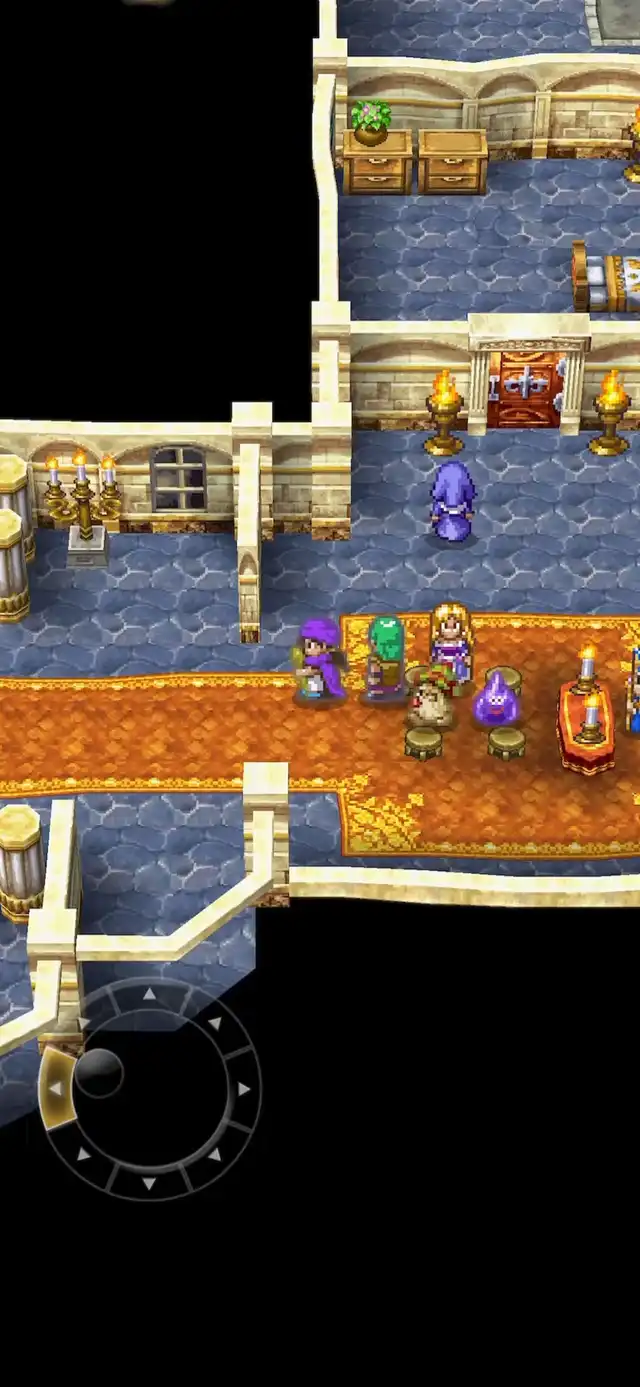Tap the up-right diagonal arrow segment
The image size is (640, 1387).
point(214,1023)
